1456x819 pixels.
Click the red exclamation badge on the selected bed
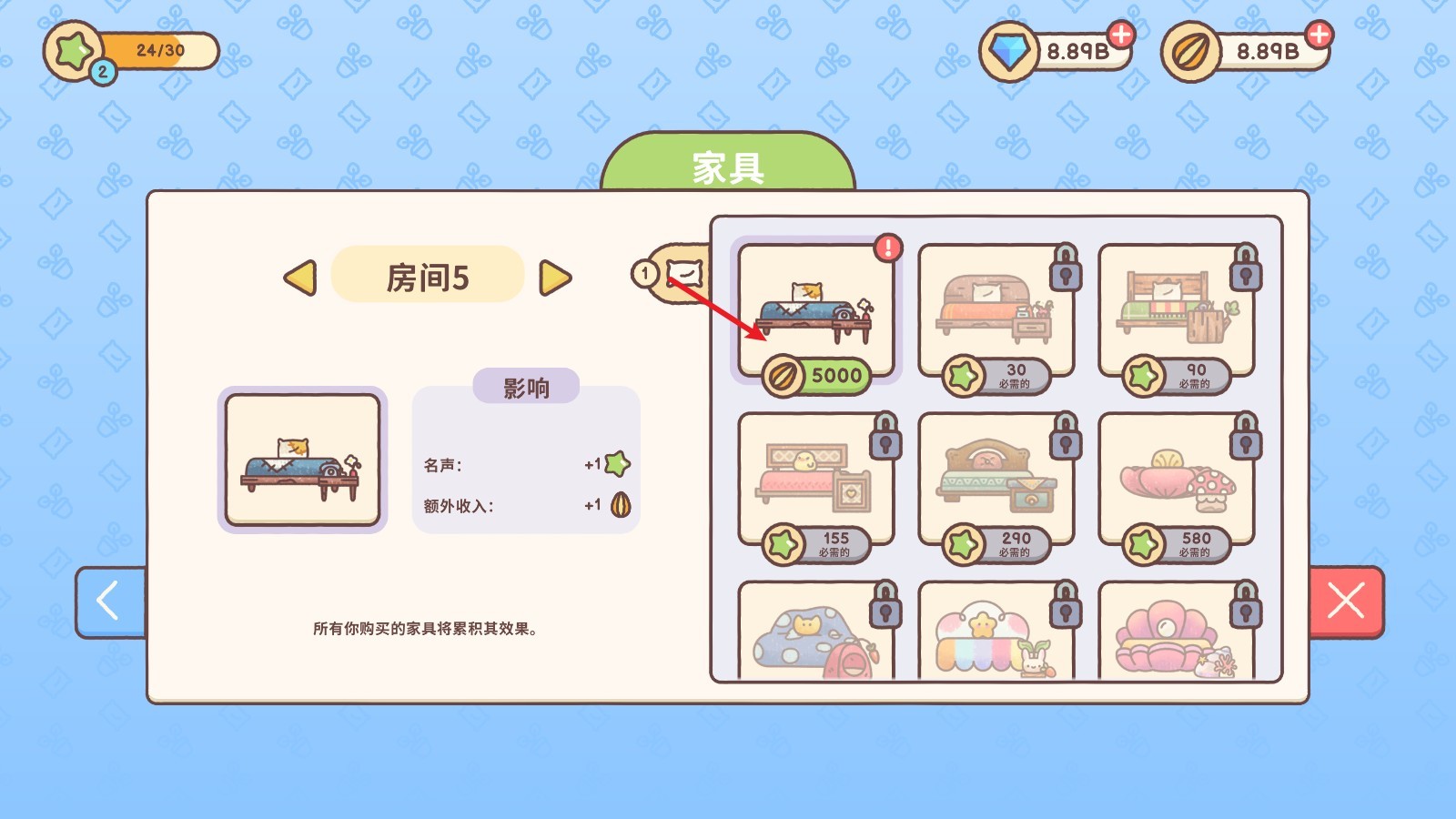[887, 246]
